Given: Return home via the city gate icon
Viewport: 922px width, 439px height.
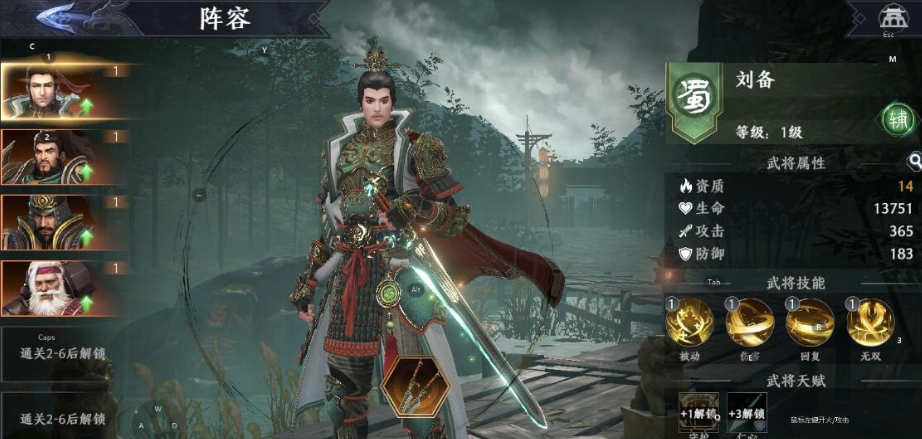Looking at the screenshot, I should coord(888,17).
